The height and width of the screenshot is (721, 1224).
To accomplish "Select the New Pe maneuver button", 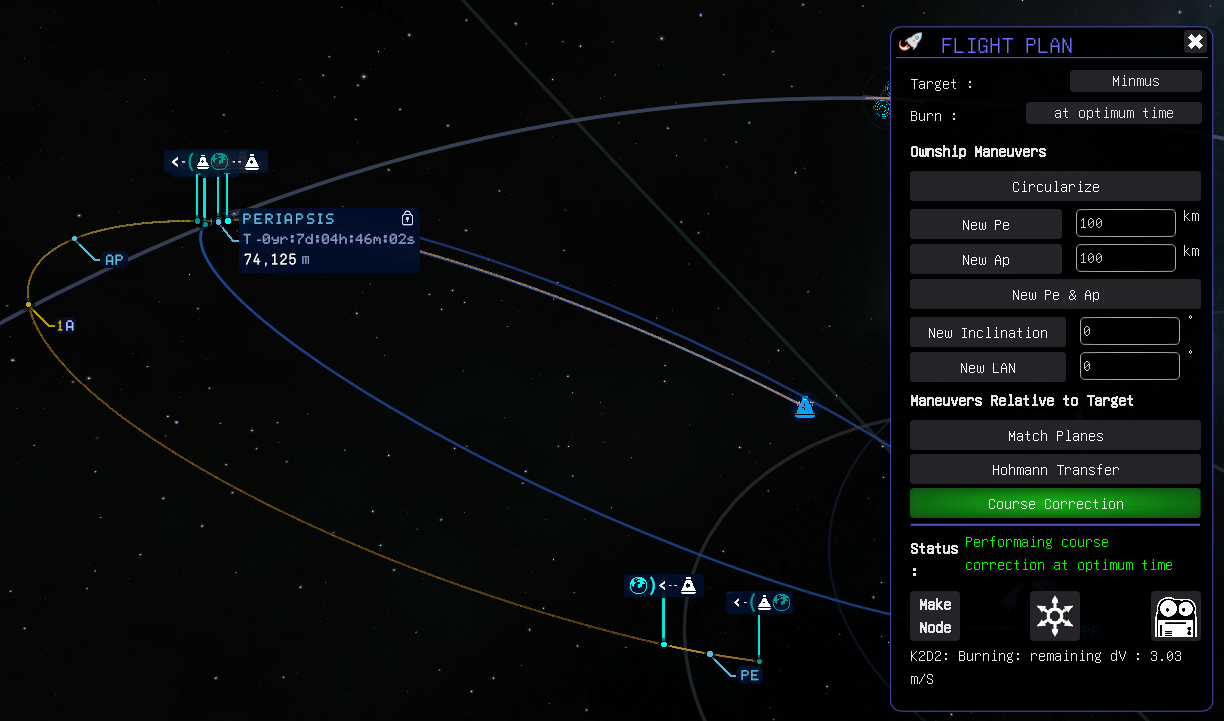I will click(985, 224).
